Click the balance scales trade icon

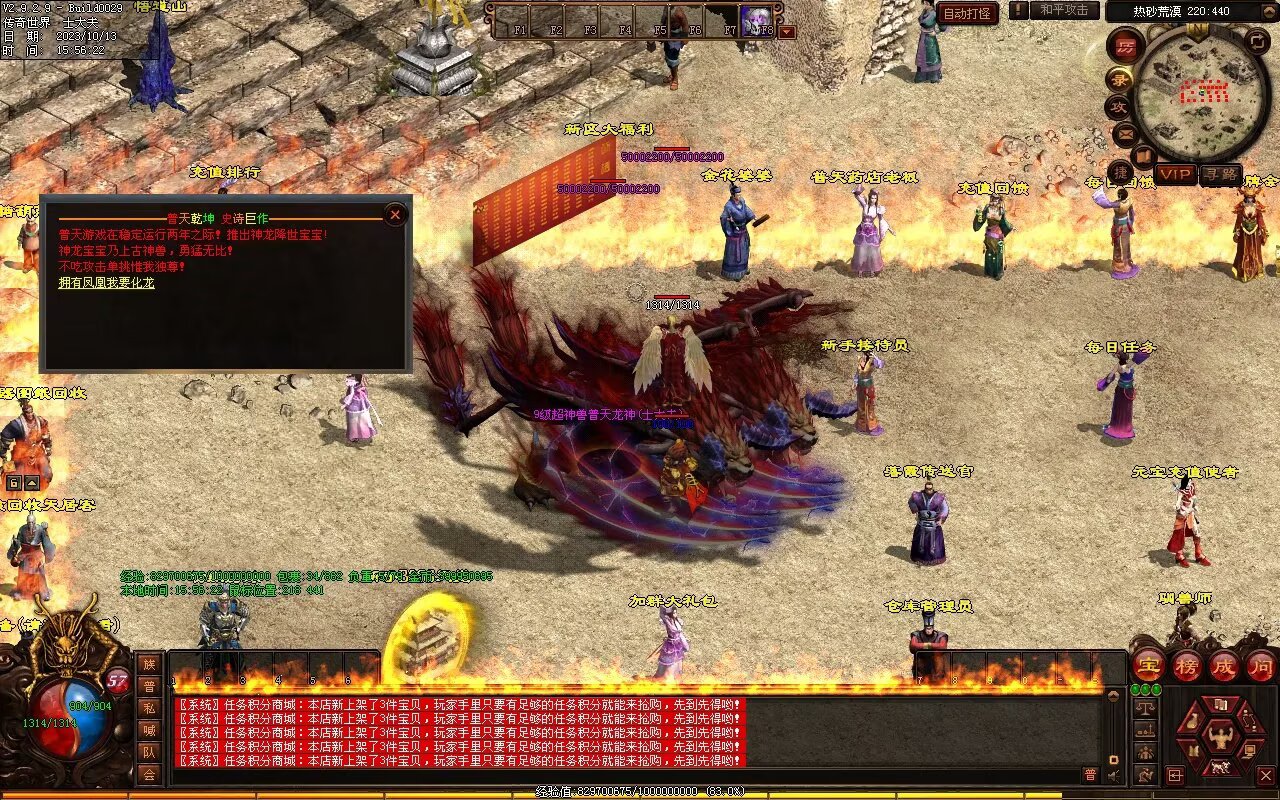(1146, 707)
